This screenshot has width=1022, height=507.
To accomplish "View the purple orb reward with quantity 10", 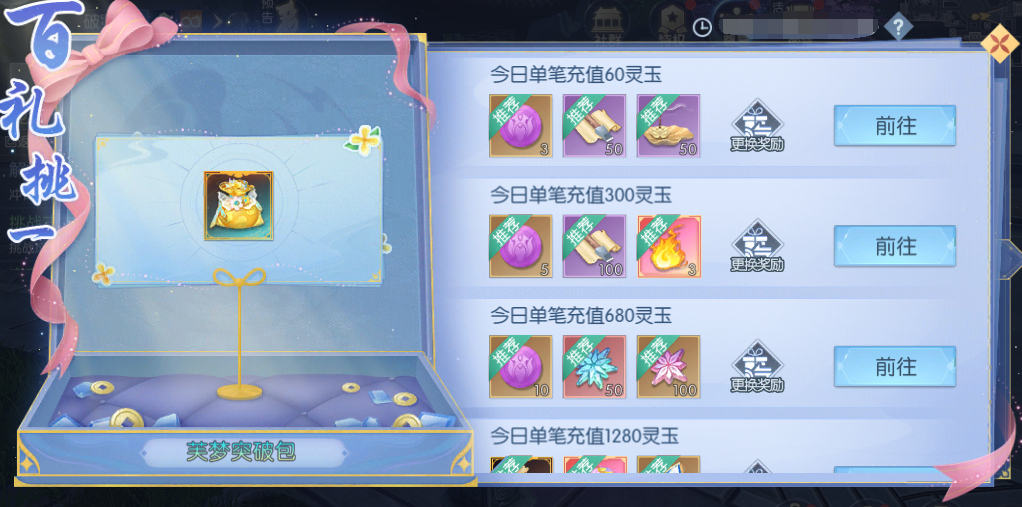I will [520, 367].
